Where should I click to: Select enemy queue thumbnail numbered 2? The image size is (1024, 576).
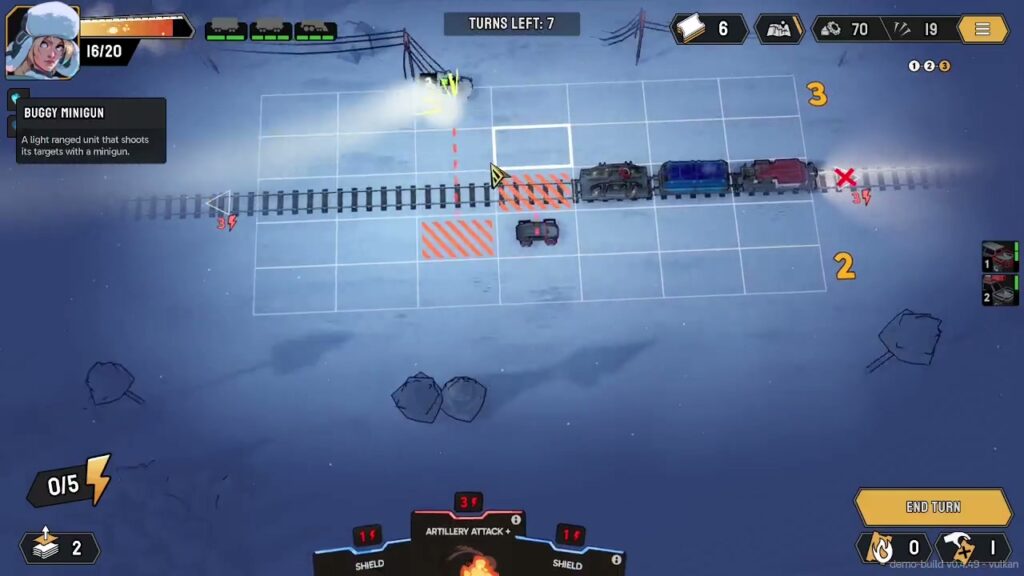[x=1000, y=290]
